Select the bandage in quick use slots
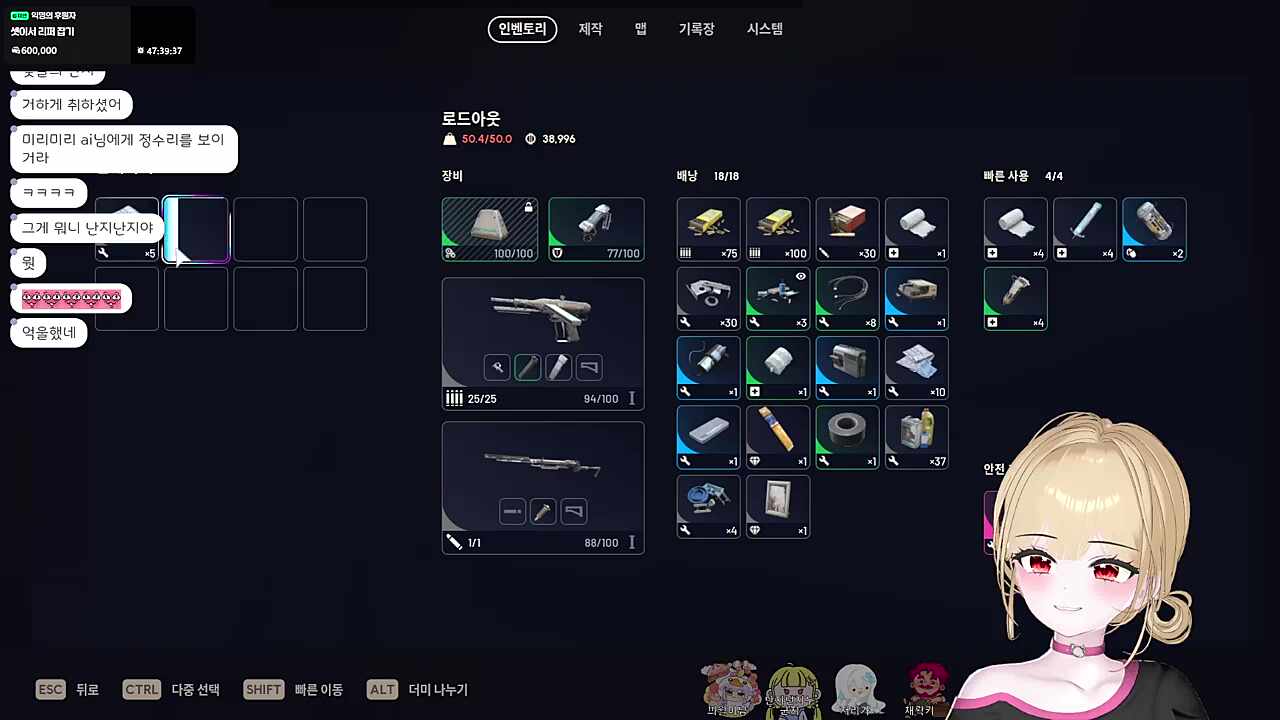Screen dimensions: 1280x720 click(1015, 228)
